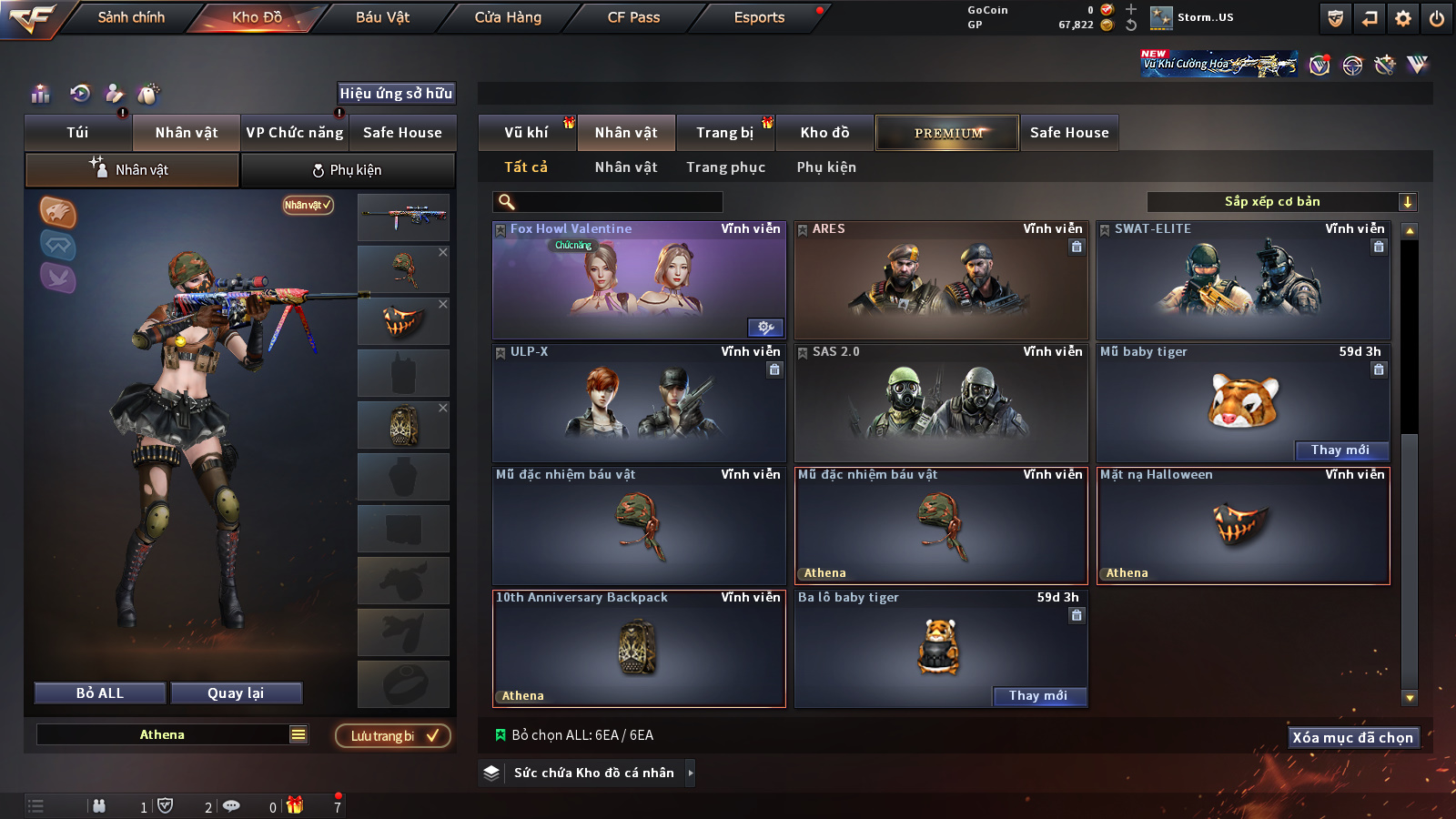Select the Fox Howl Valentine character card
The width and height of the screenshot is (1456, 819).
click(x=638, y=282)
